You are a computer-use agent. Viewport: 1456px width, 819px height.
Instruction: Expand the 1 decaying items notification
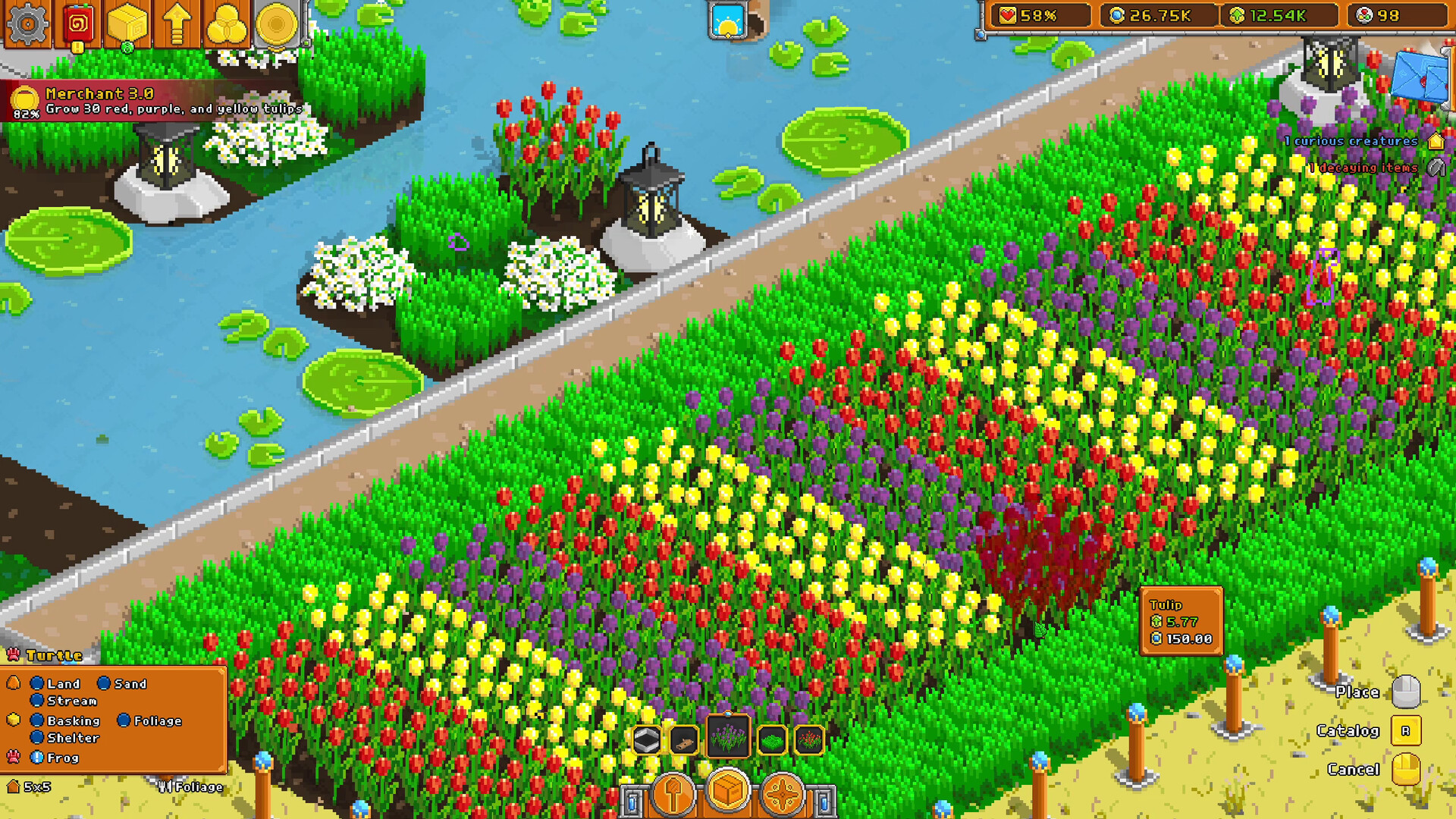coord(1362,168)
